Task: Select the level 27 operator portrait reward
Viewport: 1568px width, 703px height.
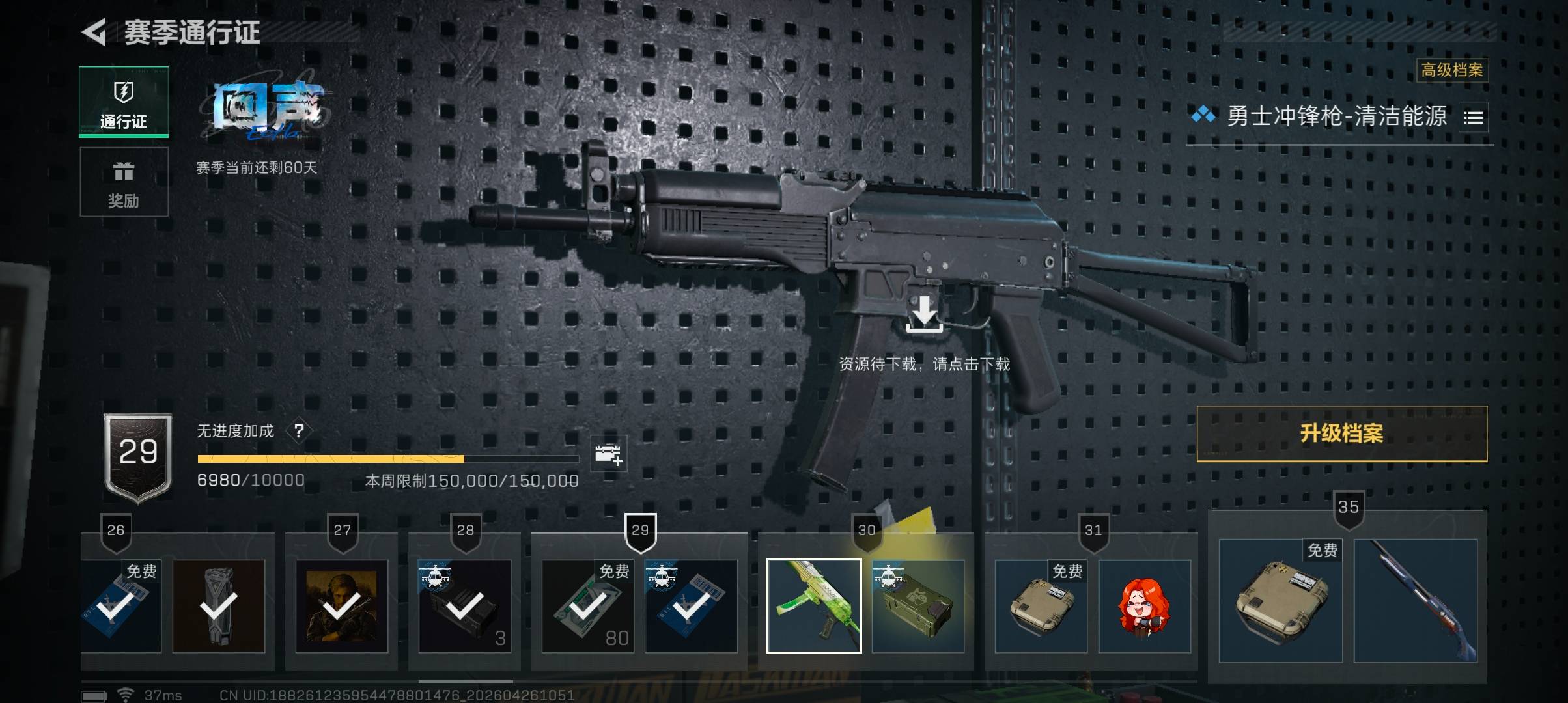Action: pos(342,605)
